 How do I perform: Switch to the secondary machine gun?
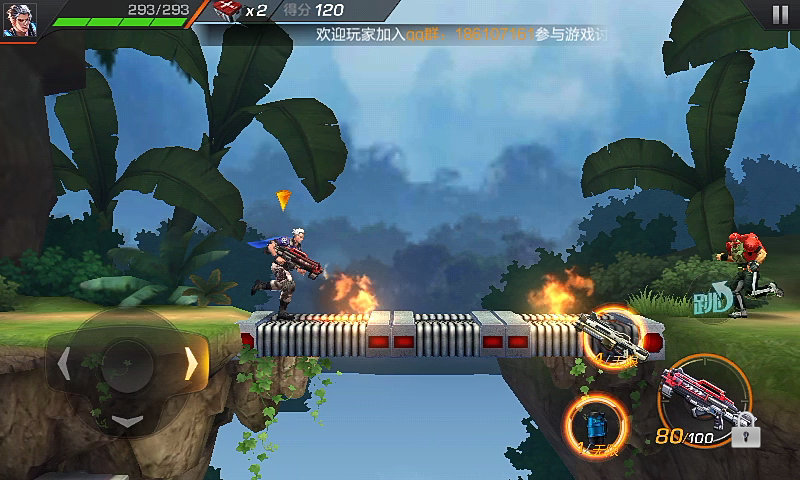tap(612, 338)
